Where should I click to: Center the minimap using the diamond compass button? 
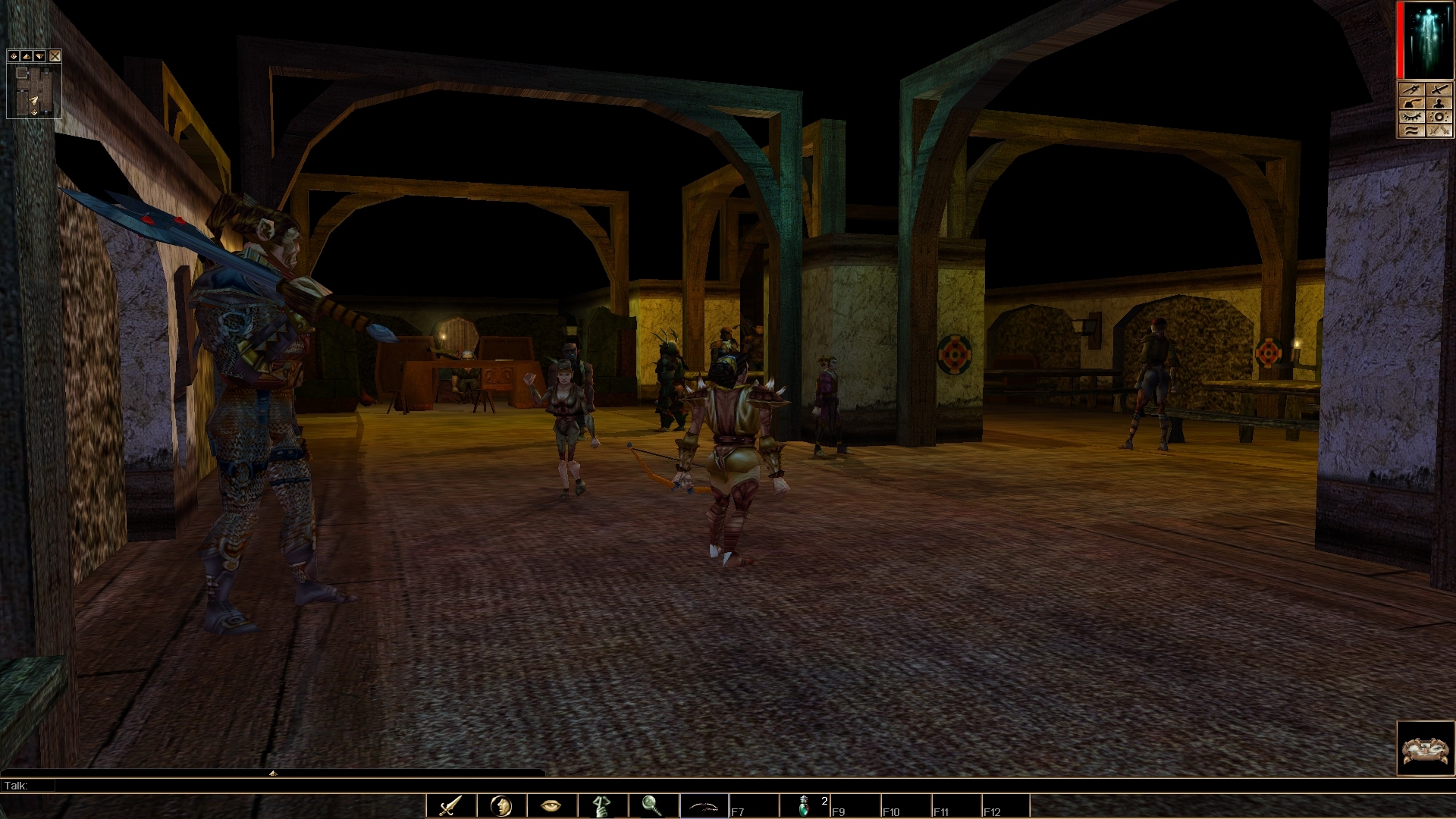[x=14, y=56]
